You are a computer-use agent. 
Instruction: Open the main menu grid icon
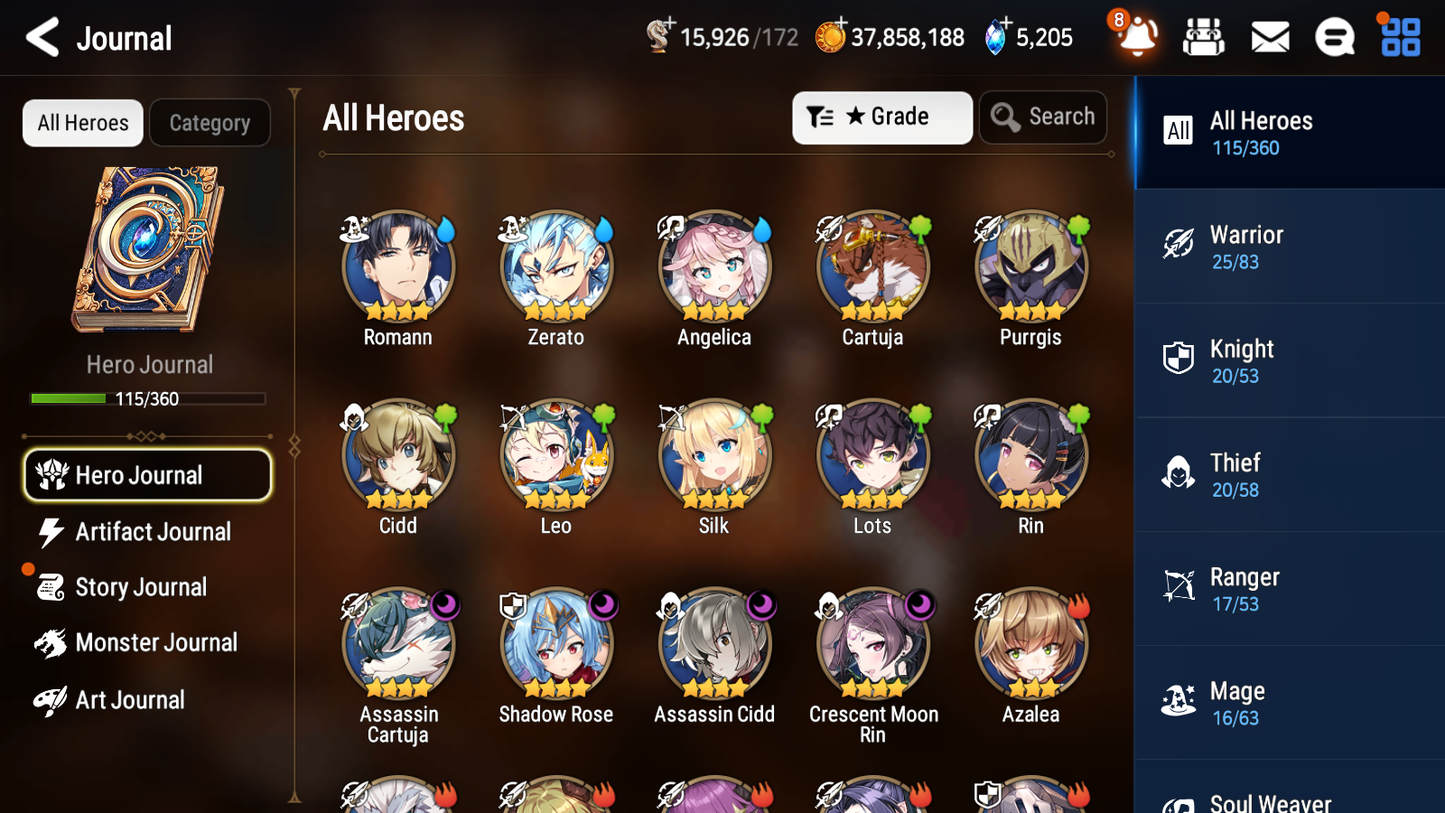(x=1399, y=36)
